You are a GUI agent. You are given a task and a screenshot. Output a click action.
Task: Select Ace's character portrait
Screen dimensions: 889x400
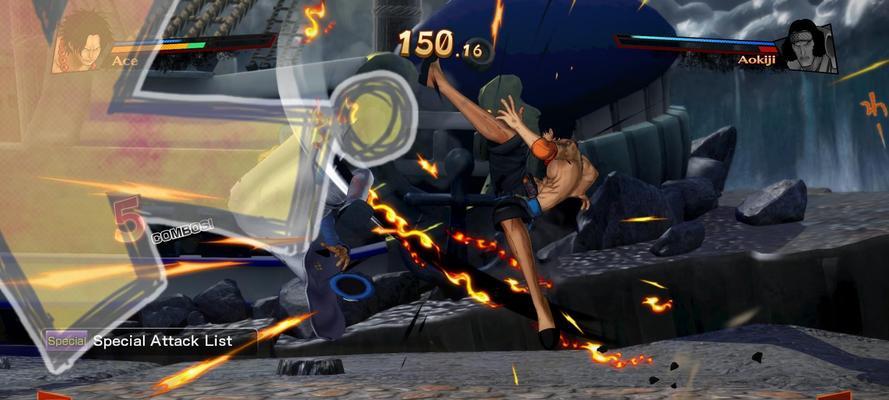click(x=82, y=45)
